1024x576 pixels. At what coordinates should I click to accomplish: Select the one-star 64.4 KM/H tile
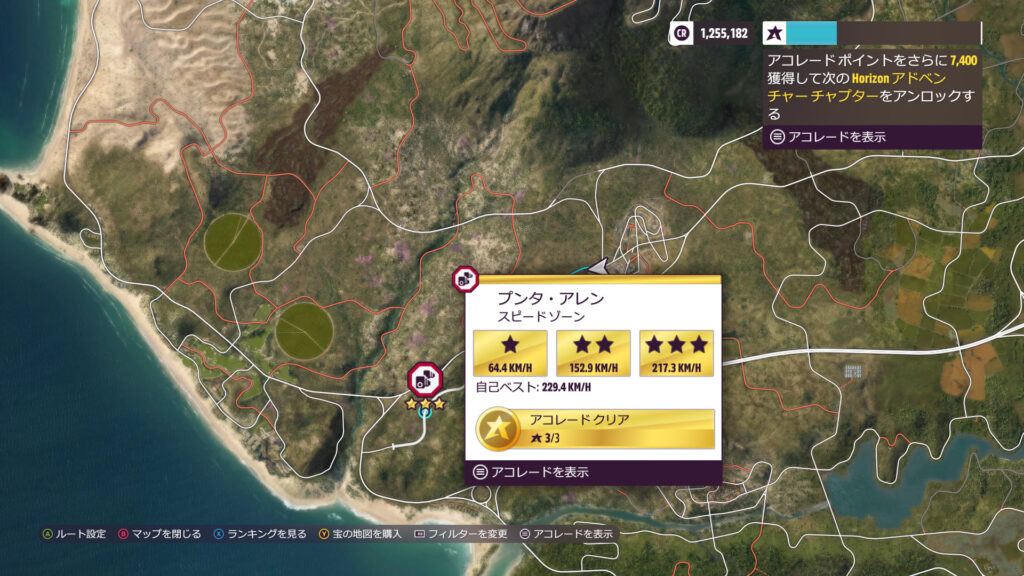510,353
